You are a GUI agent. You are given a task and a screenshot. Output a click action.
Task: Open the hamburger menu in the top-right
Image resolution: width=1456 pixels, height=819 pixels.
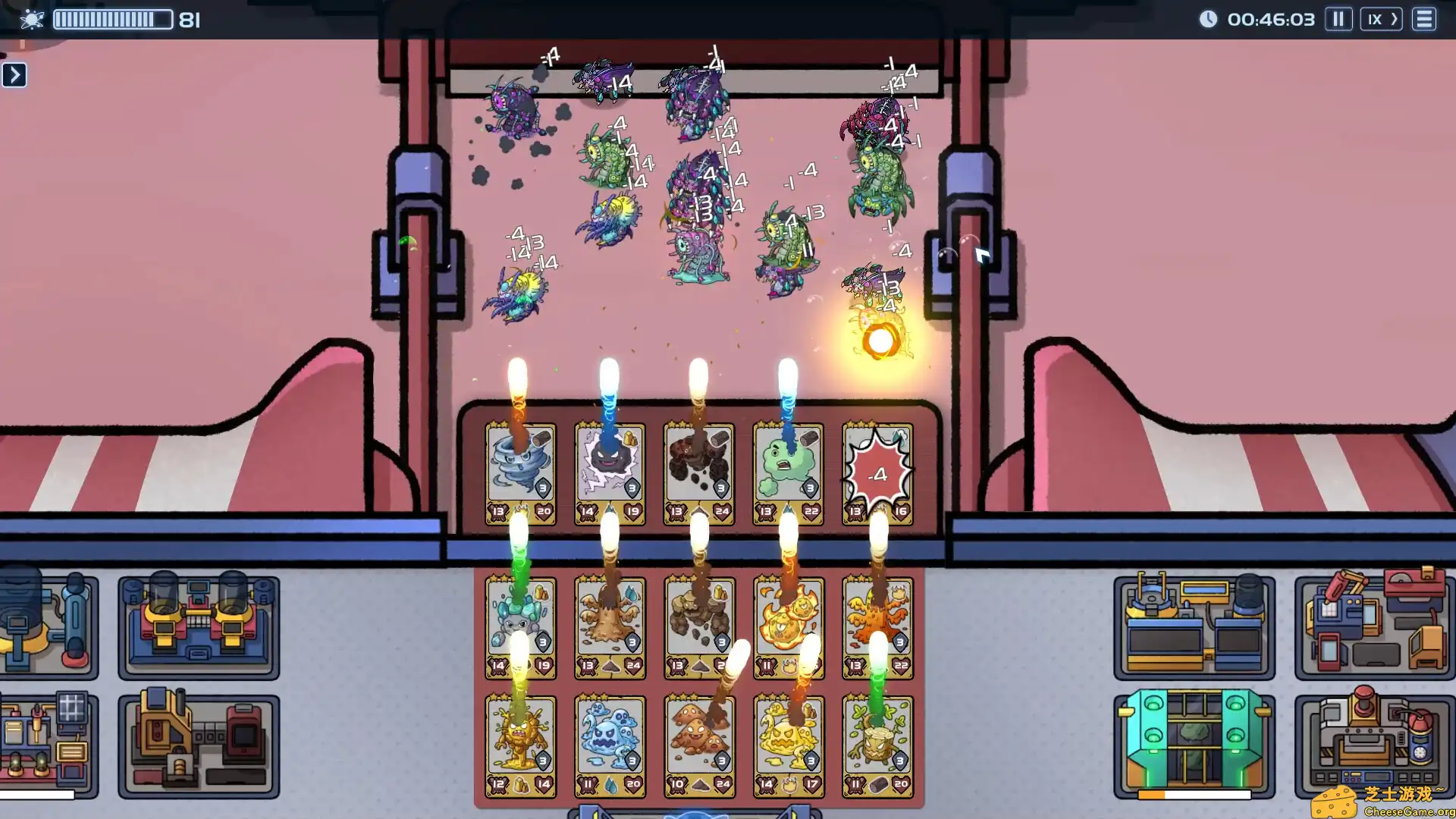[1424, 19]
